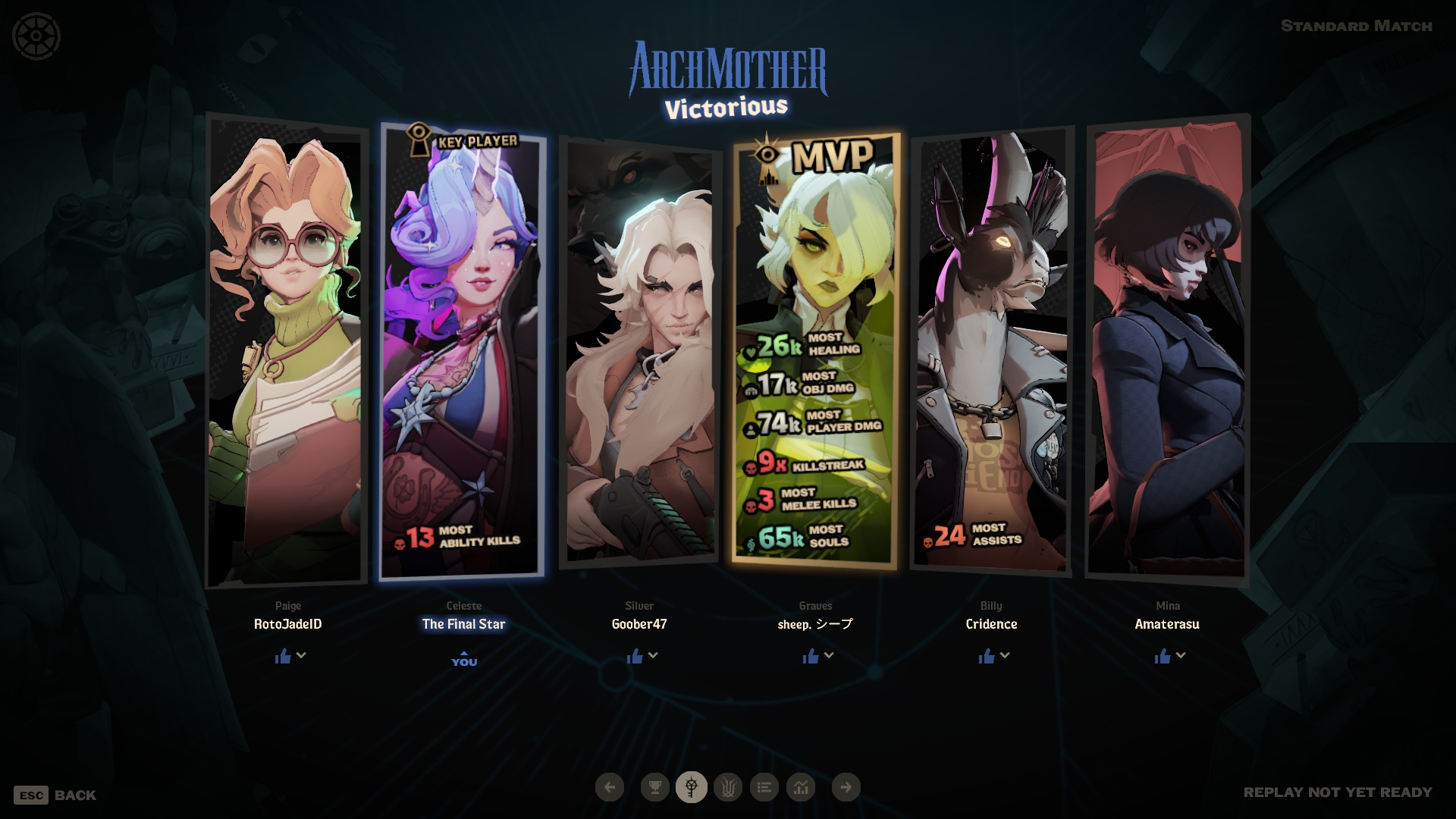This screenshot has width=1456, height=819.
Task: Open the dropdown next to Goober47's commend button
Action: click(653, 655)
